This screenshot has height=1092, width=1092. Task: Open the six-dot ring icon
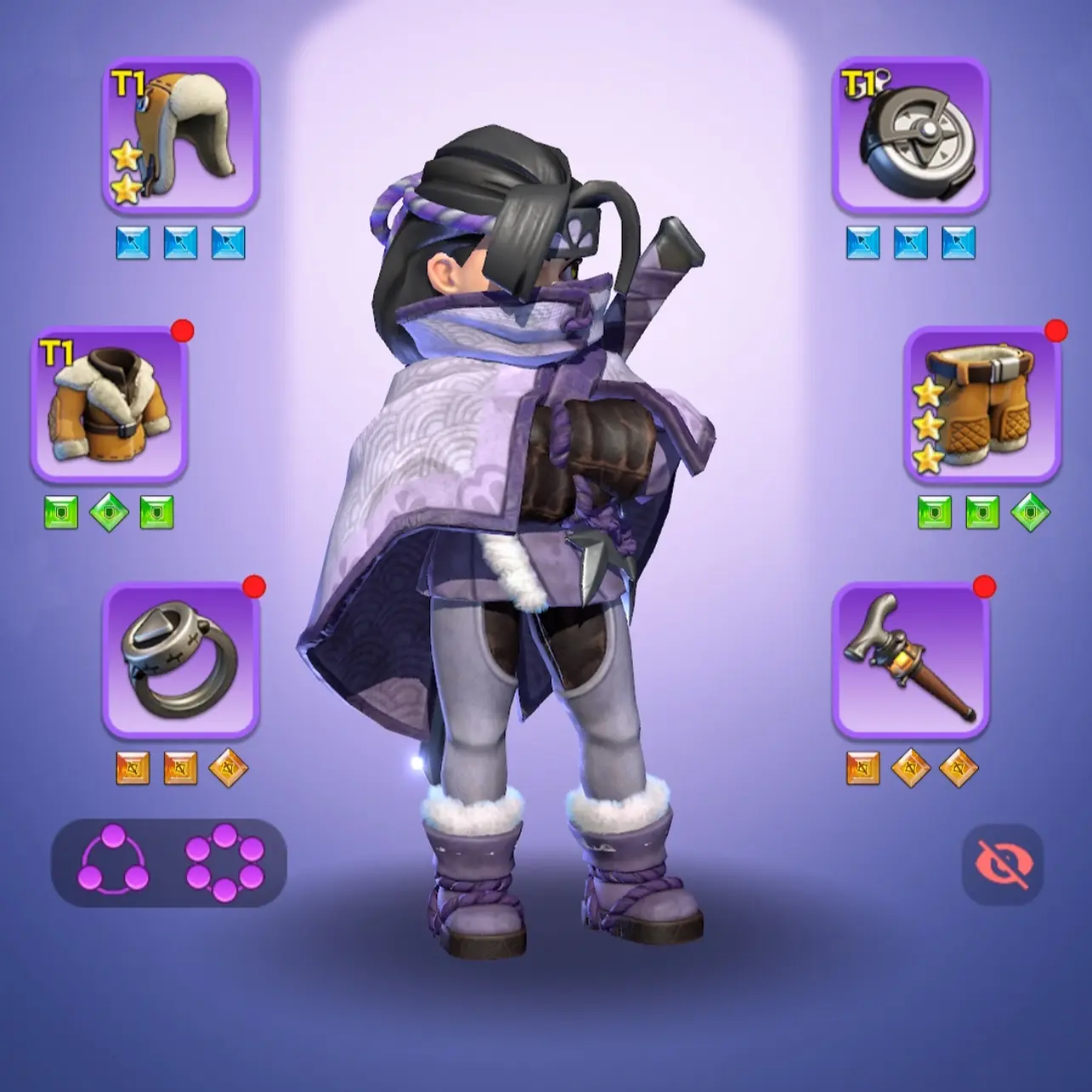pos(225,862)
